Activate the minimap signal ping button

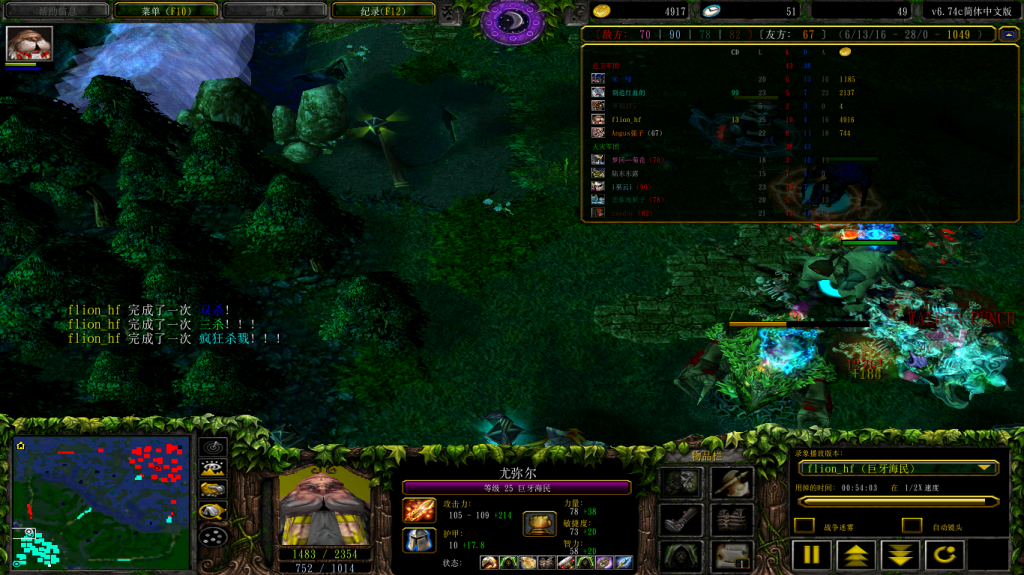tap(213, 447)
